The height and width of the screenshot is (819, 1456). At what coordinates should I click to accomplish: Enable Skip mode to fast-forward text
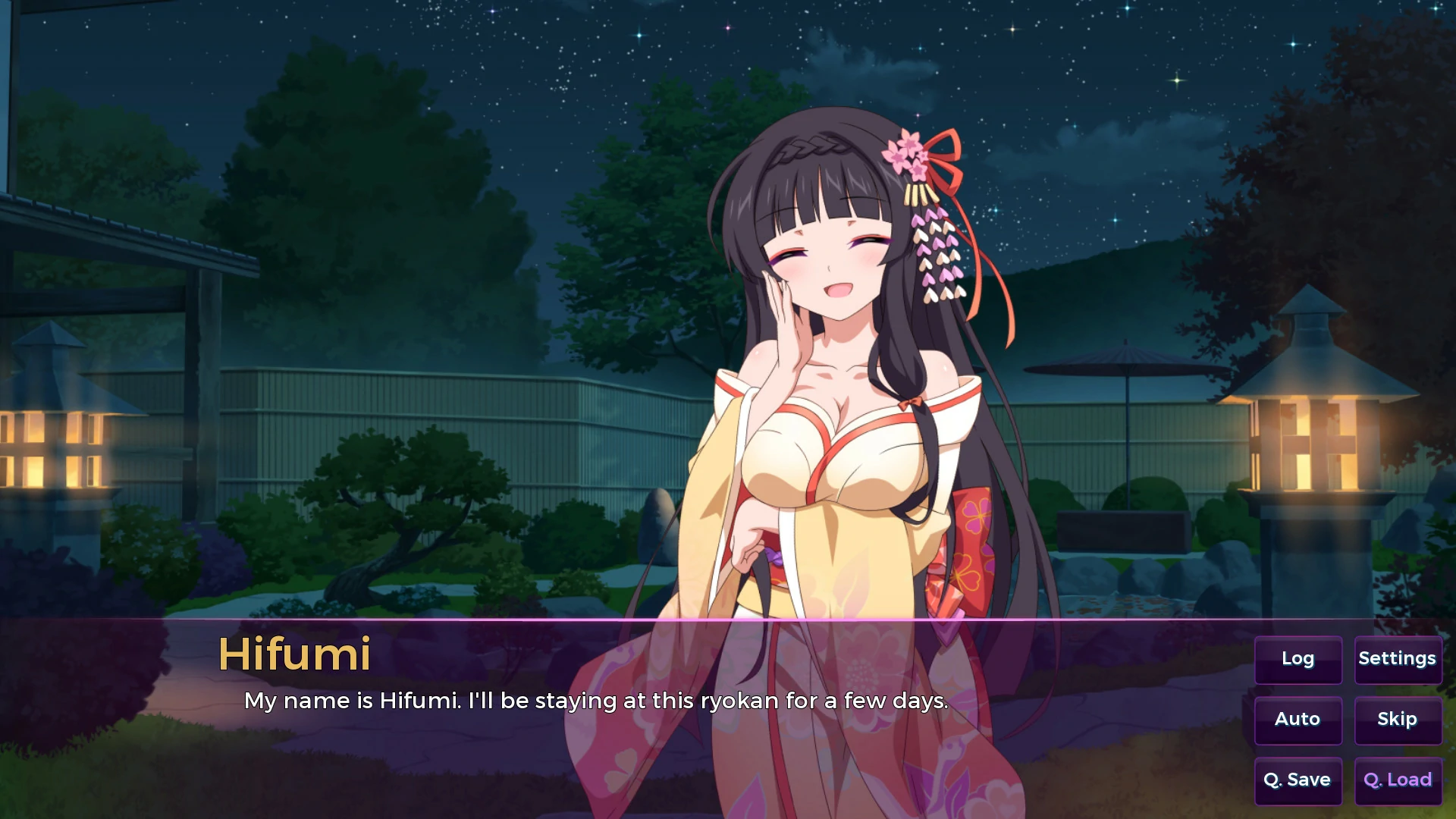pyautogui.click(x=1398, y=720)
